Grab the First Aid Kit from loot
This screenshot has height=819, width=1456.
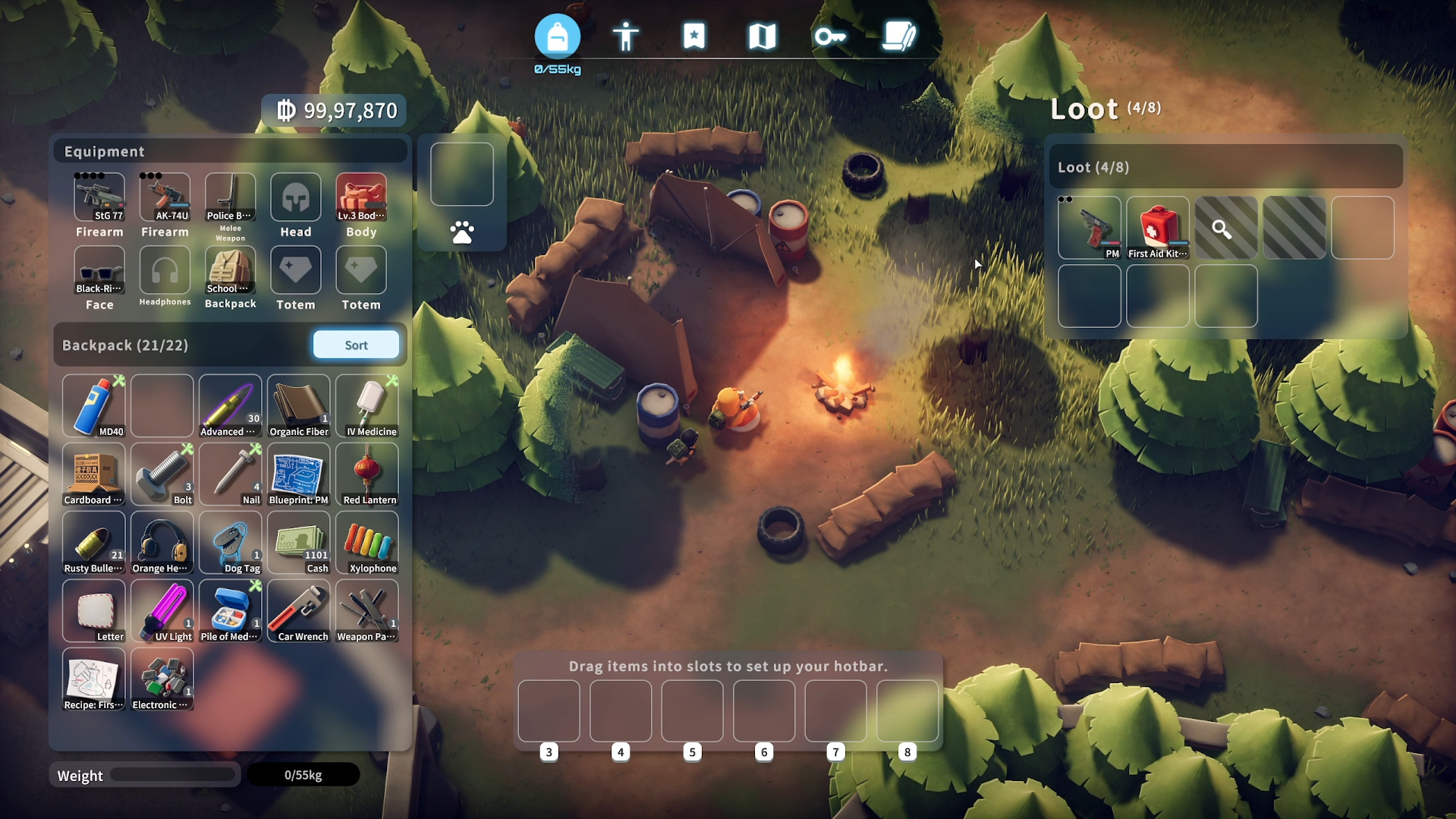point(1157,228)
